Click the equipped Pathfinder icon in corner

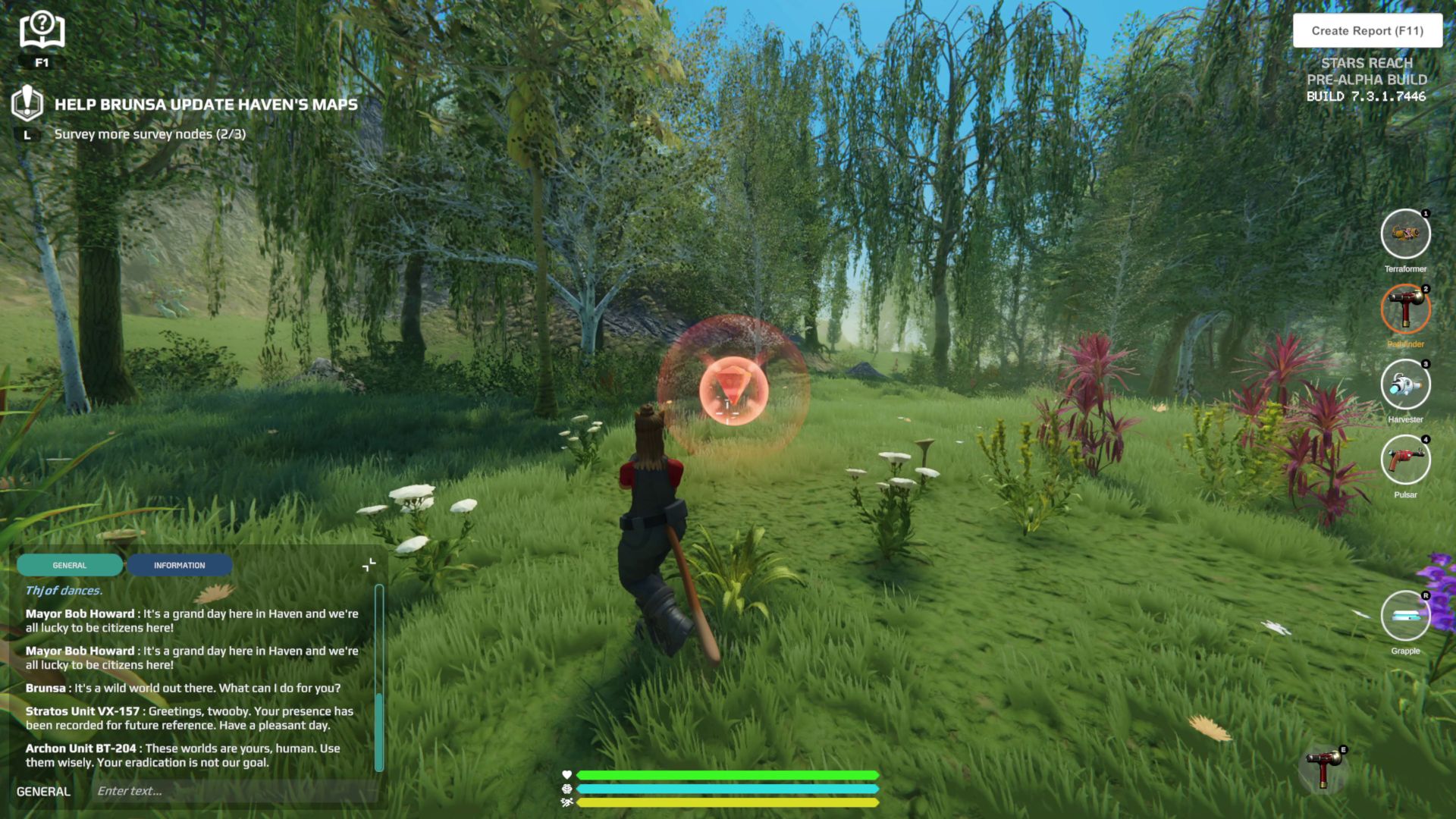click(1323, 767)
